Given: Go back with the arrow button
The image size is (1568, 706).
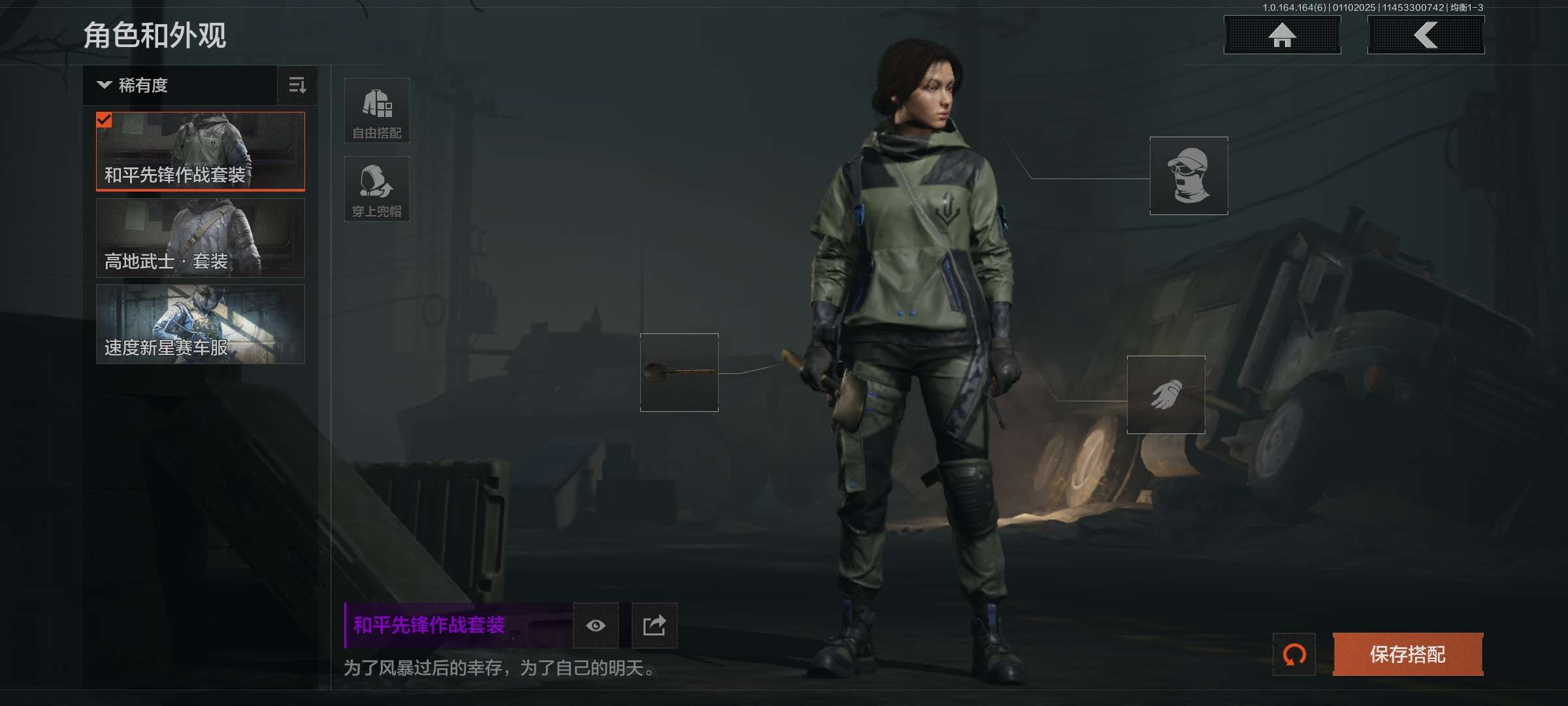Looking at the screenshot, I should tap(1426, 35).
